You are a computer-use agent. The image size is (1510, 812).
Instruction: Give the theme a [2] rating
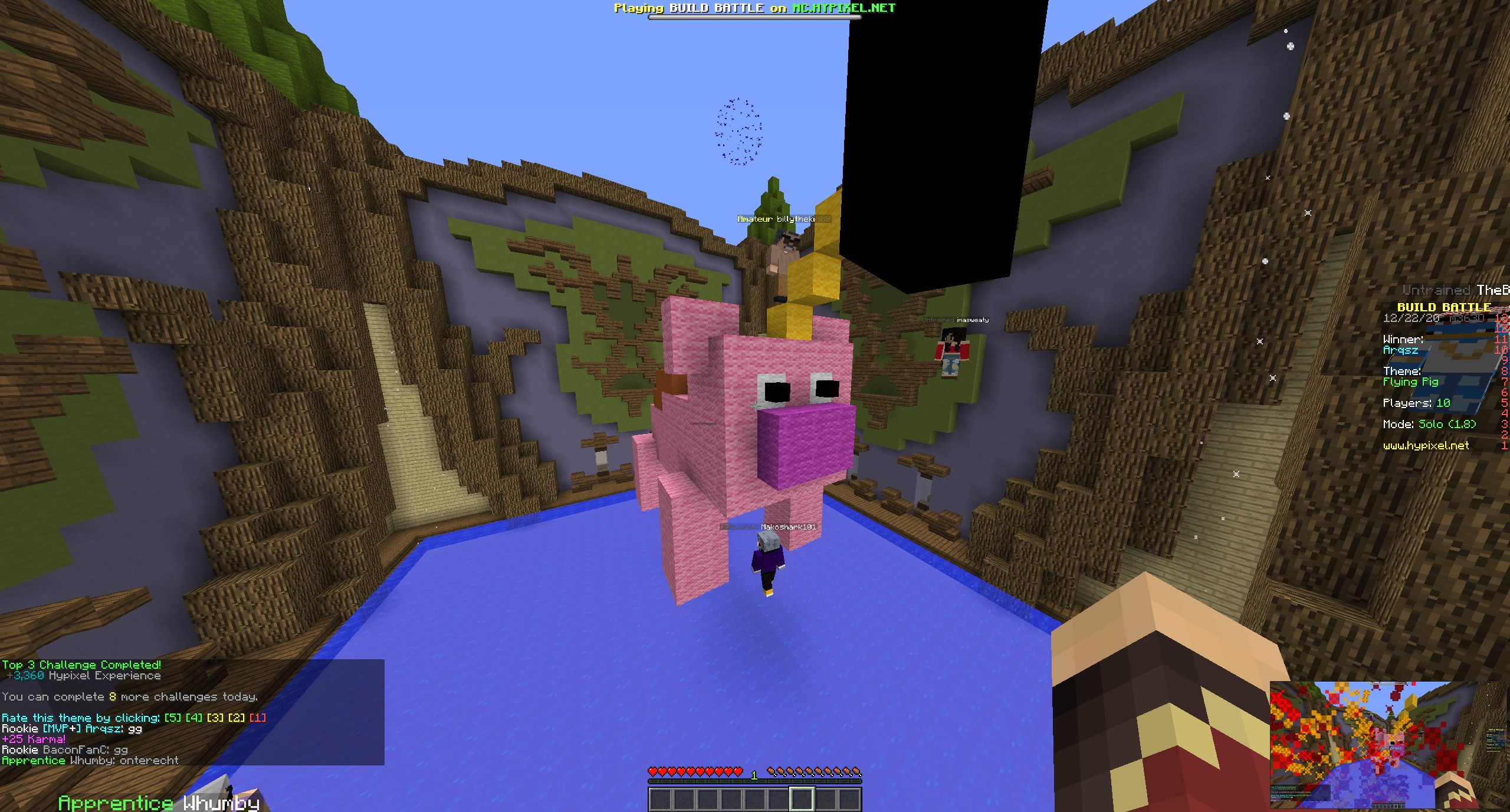236,718
